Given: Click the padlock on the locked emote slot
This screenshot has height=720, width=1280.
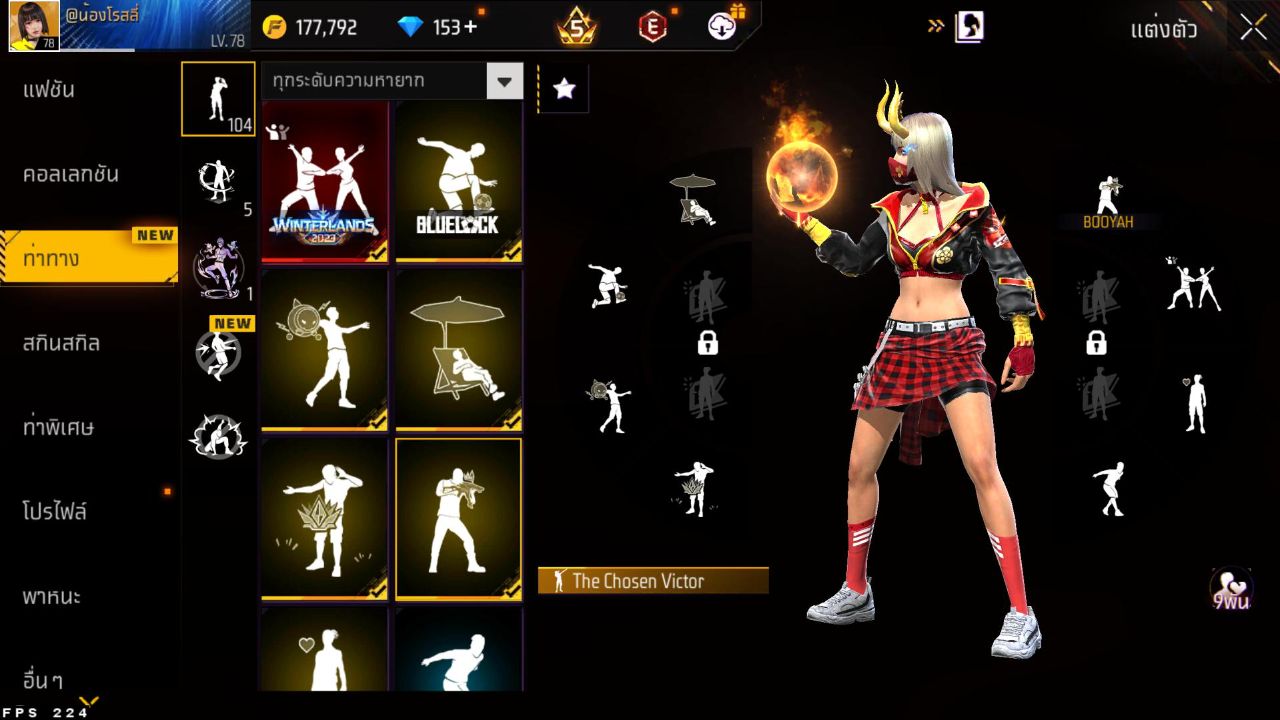Looking at the screenshot, I should [708, 343].
